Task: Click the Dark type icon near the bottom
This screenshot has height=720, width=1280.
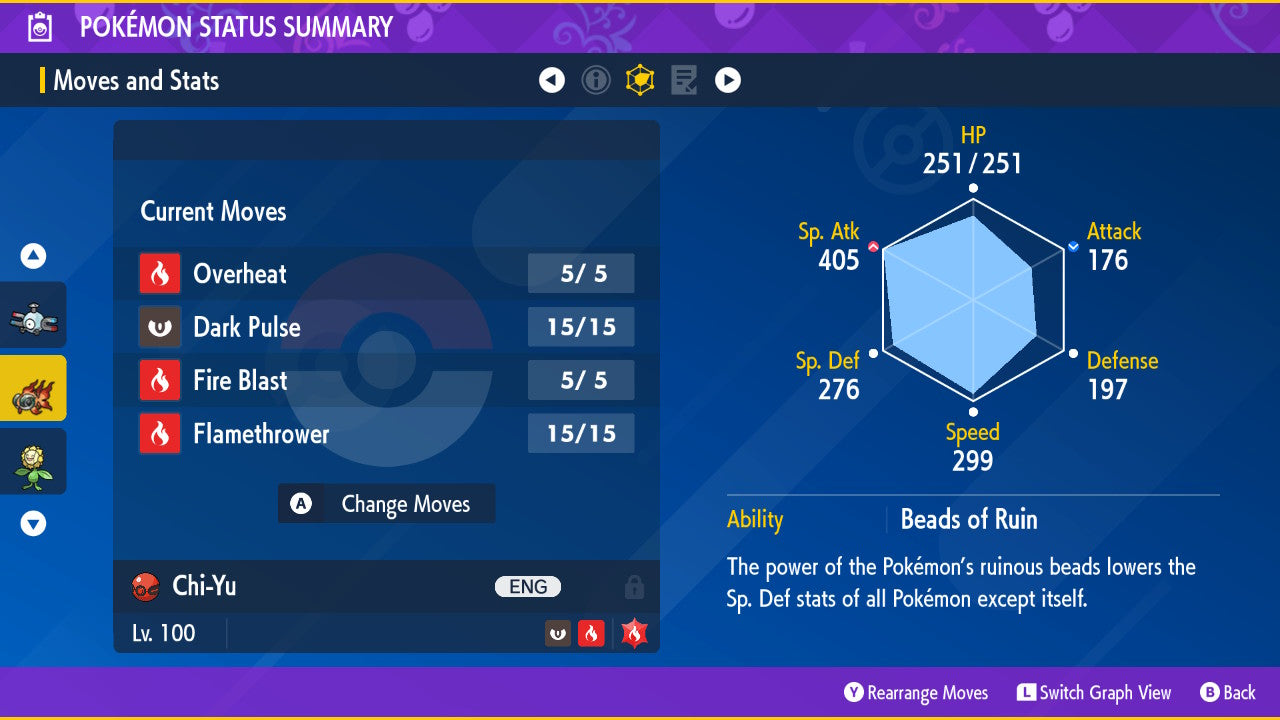Action: [557, 632]
